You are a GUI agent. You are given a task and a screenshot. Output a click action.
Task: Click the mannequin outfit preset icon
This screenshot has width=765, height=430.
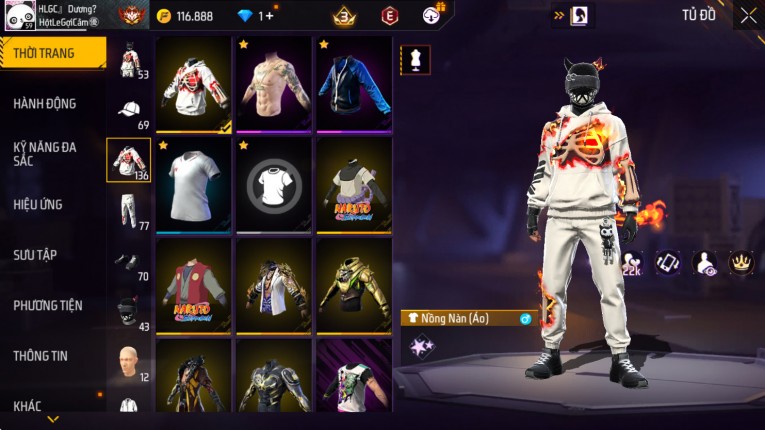point(415,59)
